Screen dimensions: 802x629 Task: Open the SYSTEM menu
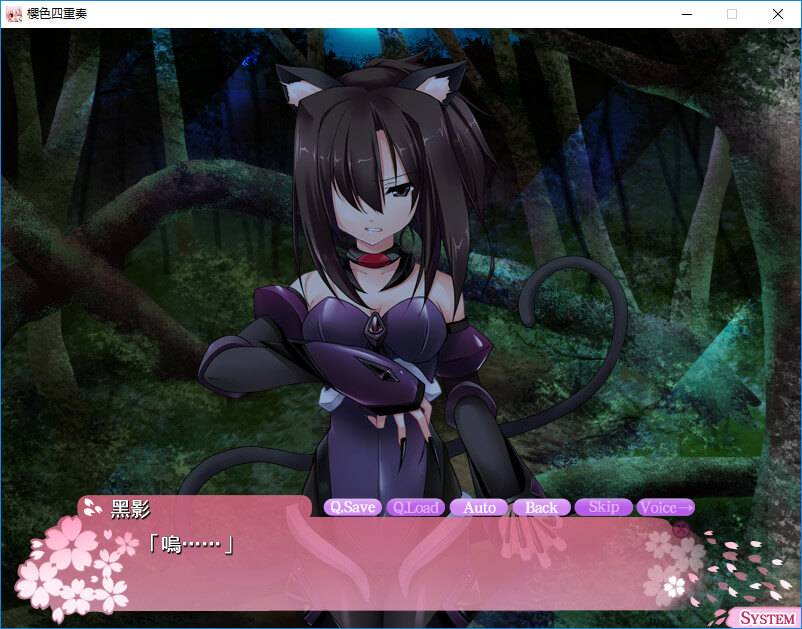point(767,617)
